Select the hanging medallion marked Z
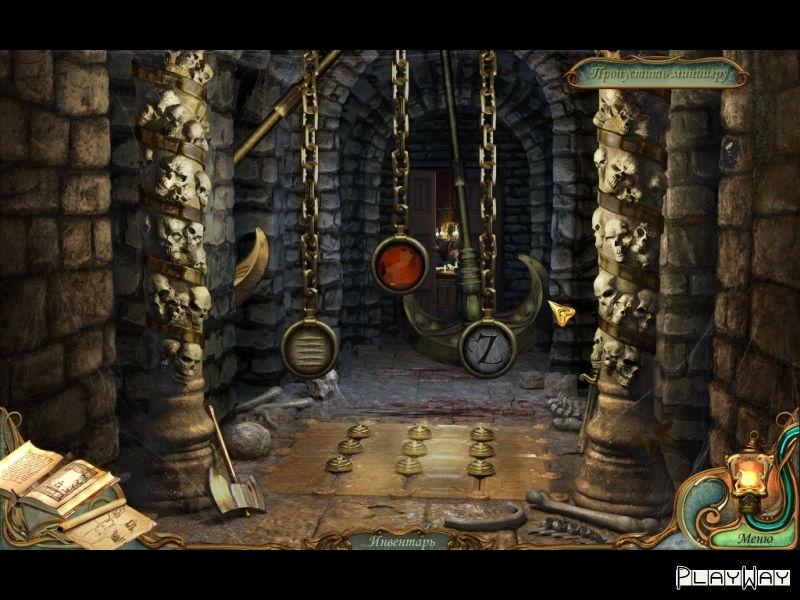The height and width of the screenshot is (600, 800). 487,346
